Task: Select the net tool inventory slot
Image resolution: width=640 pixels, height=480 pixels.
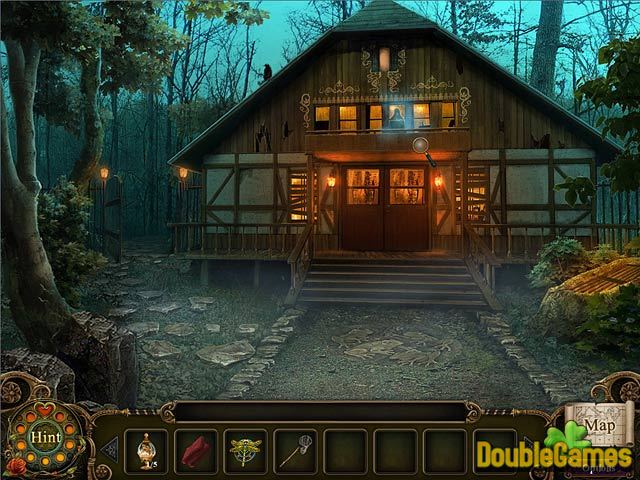Action: click(294, 450)
